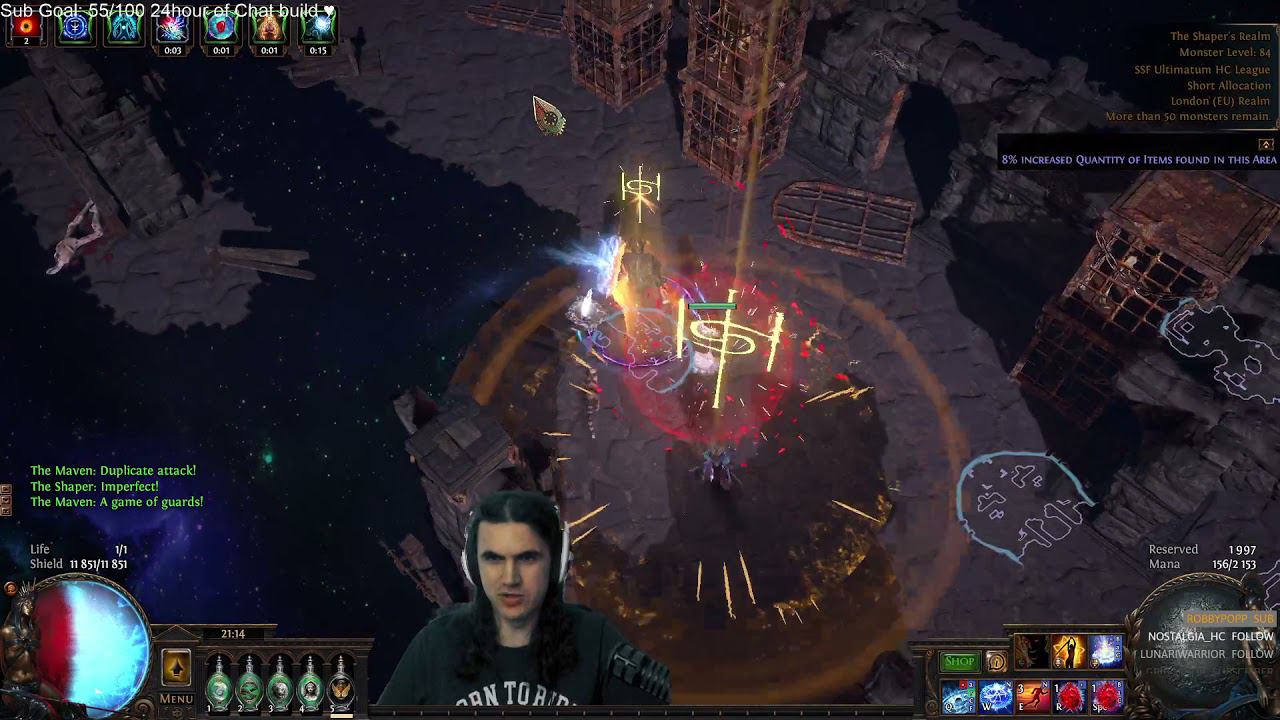Image resolution: width=1280 pixels, height=720 pixels.
Task: Use the winged flask in slot 5
Action: (342, 683)
